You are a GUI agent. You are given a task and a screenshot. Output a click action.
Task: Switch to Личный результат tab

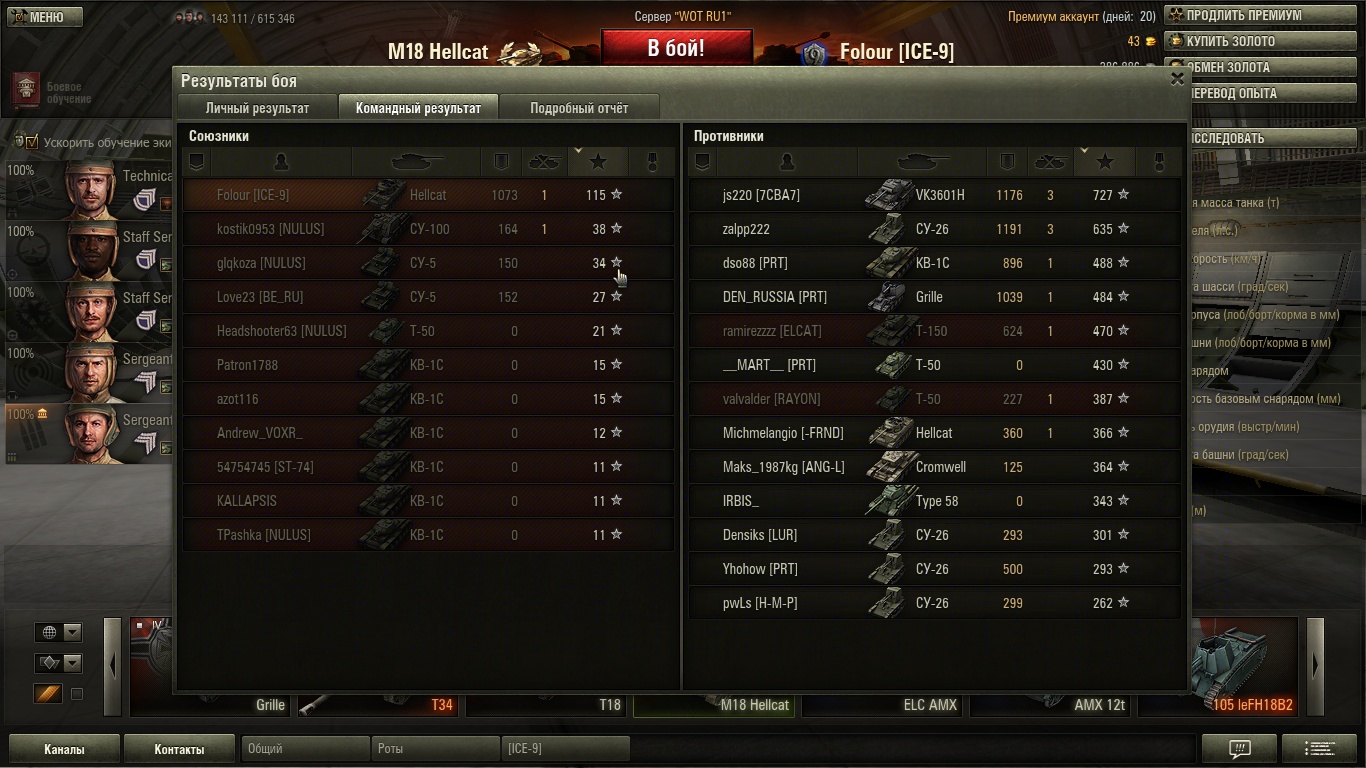257,108
